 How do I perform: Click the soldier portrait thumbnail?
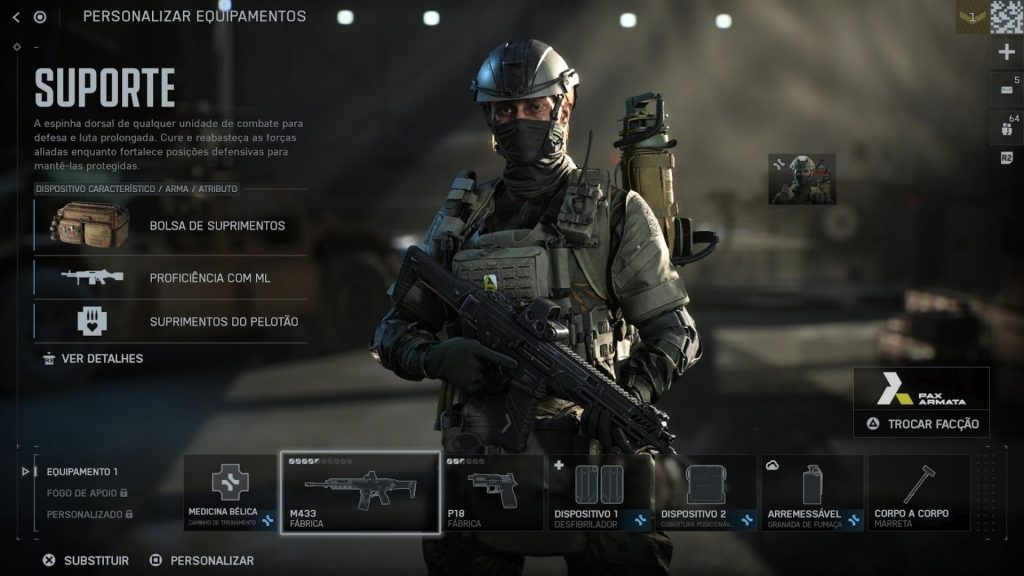(802, 179)
